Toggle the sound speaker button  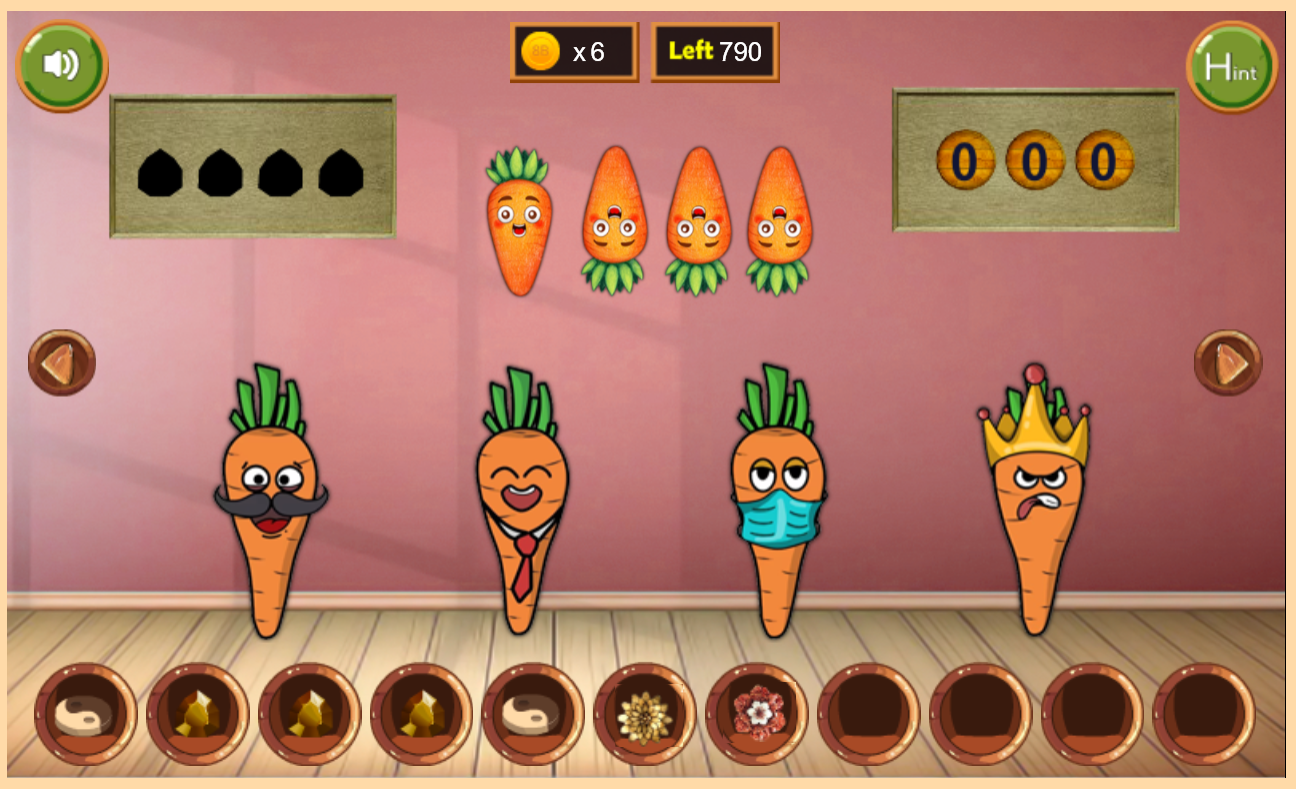point(61,65)
